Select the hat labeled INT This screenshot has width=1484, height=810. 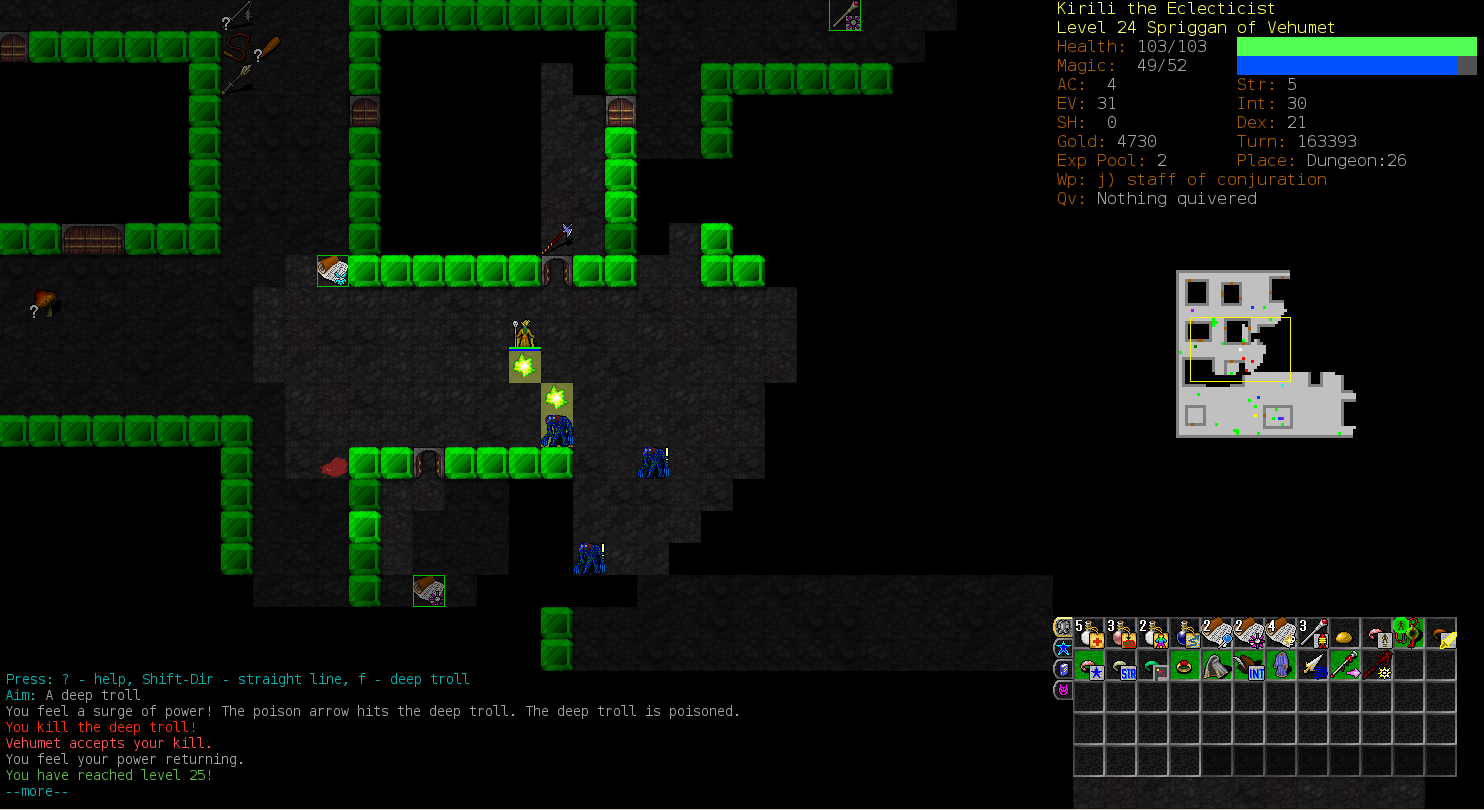tap(1249, 665)
